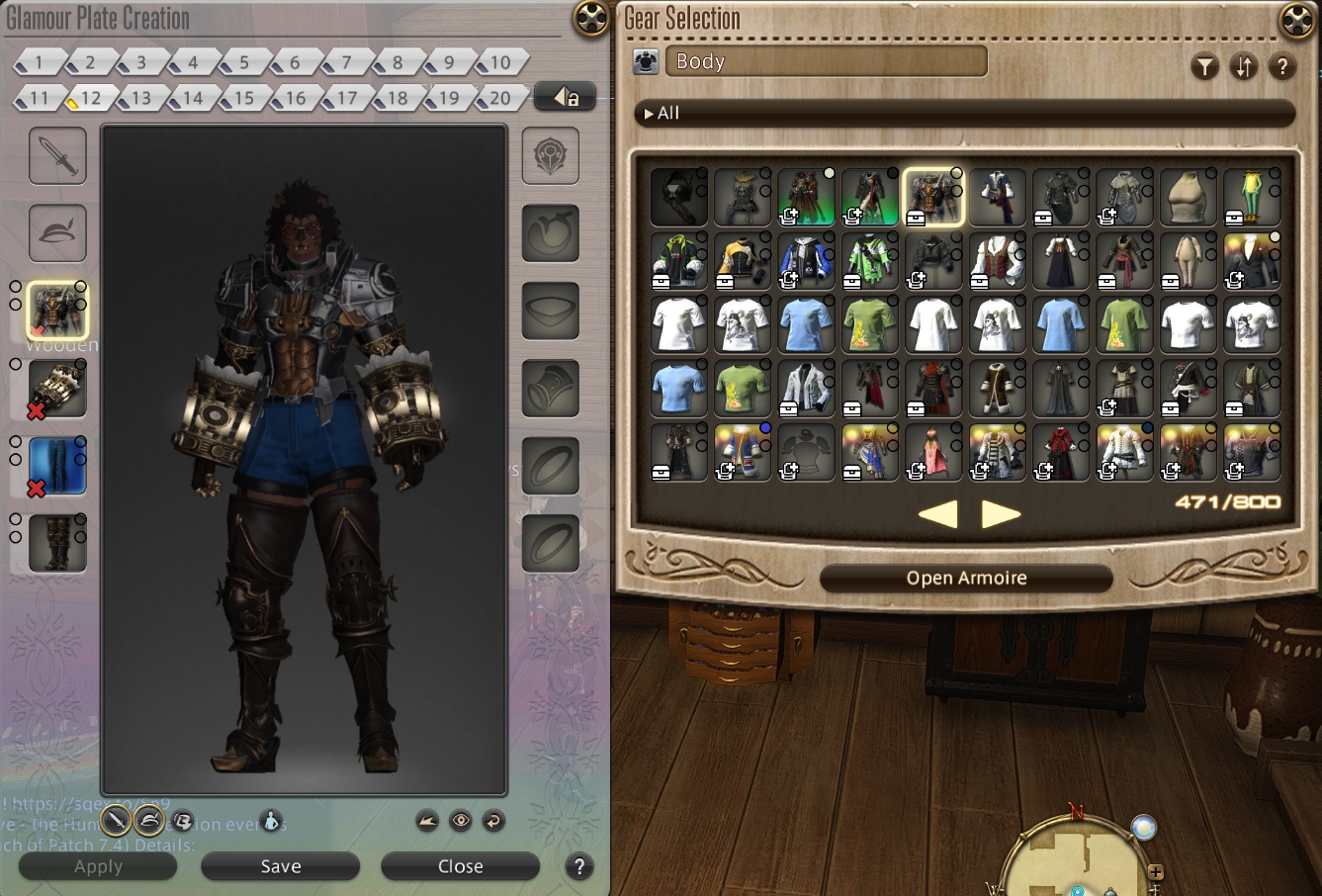
Task: Pick the cream sleeveless top
Action: click(x=1188, y=197)
